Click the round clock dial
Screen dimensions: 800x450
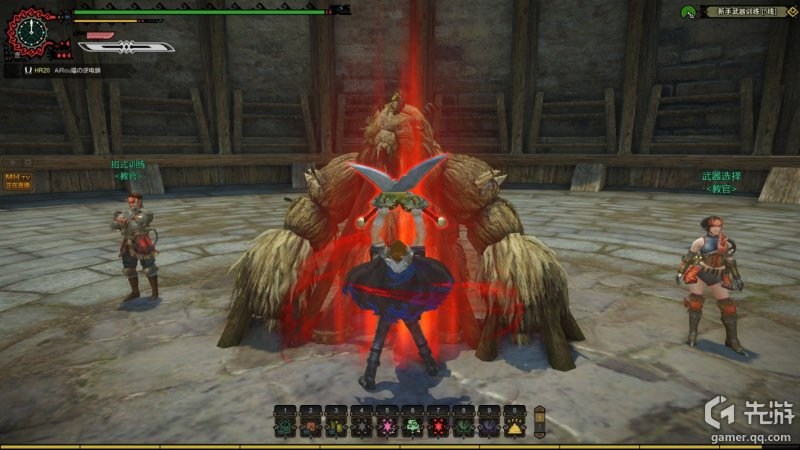[x=31, y=31]
